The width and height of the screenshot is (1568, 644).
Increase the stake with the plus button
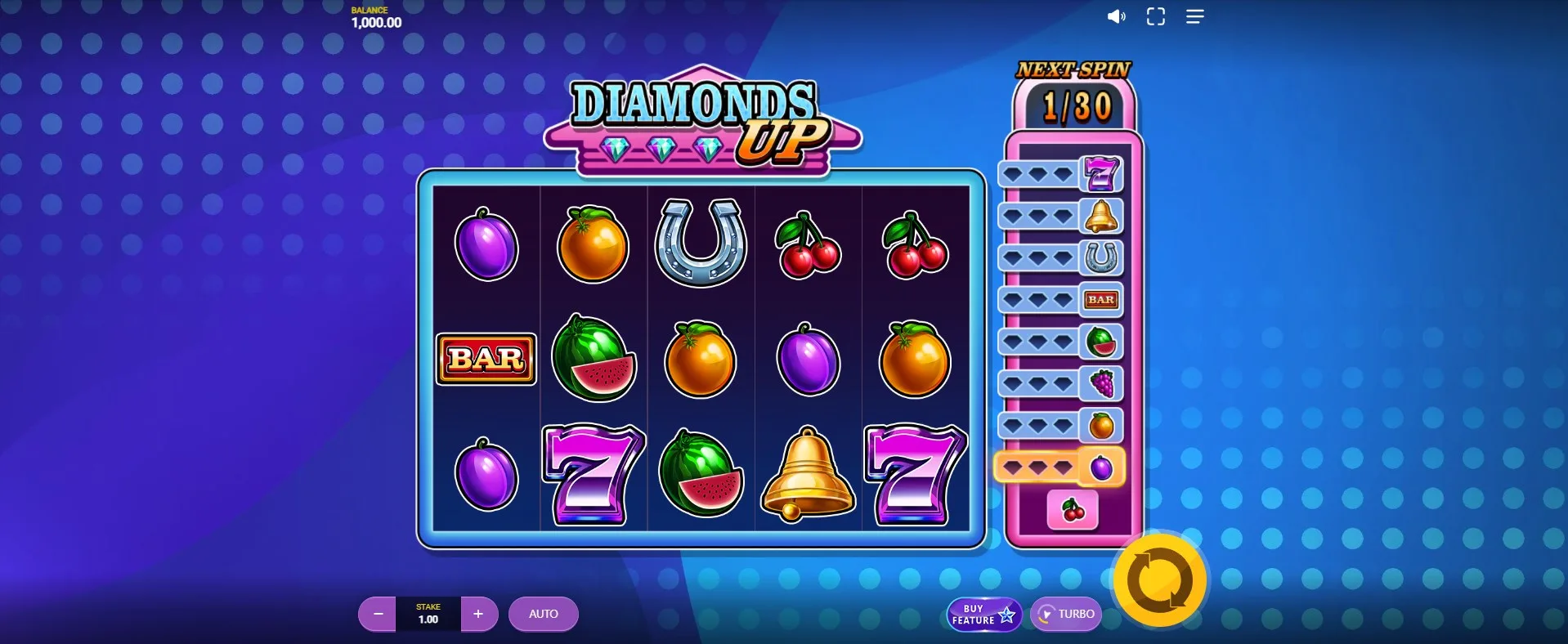[479, 614]
